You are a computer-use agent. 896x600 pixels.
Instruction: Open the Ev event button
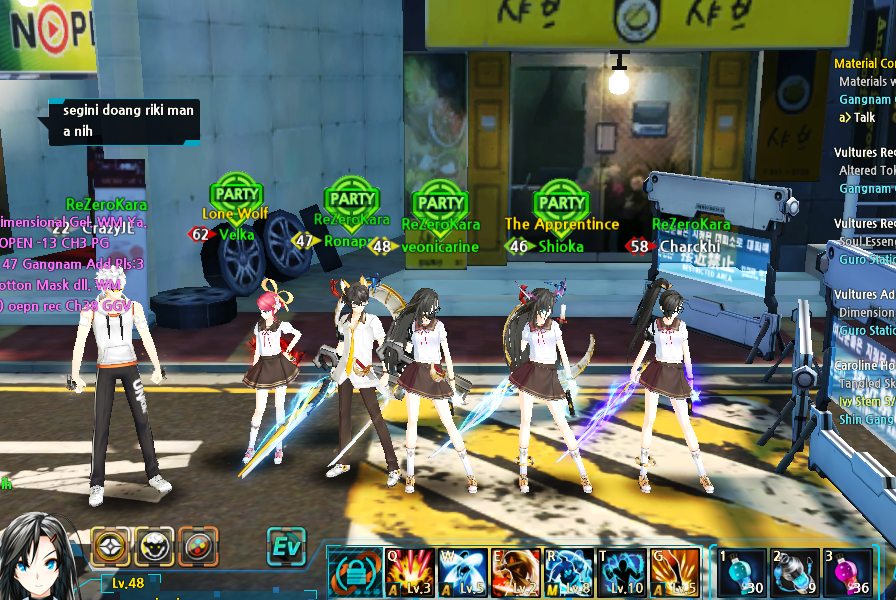click(286, 547)
